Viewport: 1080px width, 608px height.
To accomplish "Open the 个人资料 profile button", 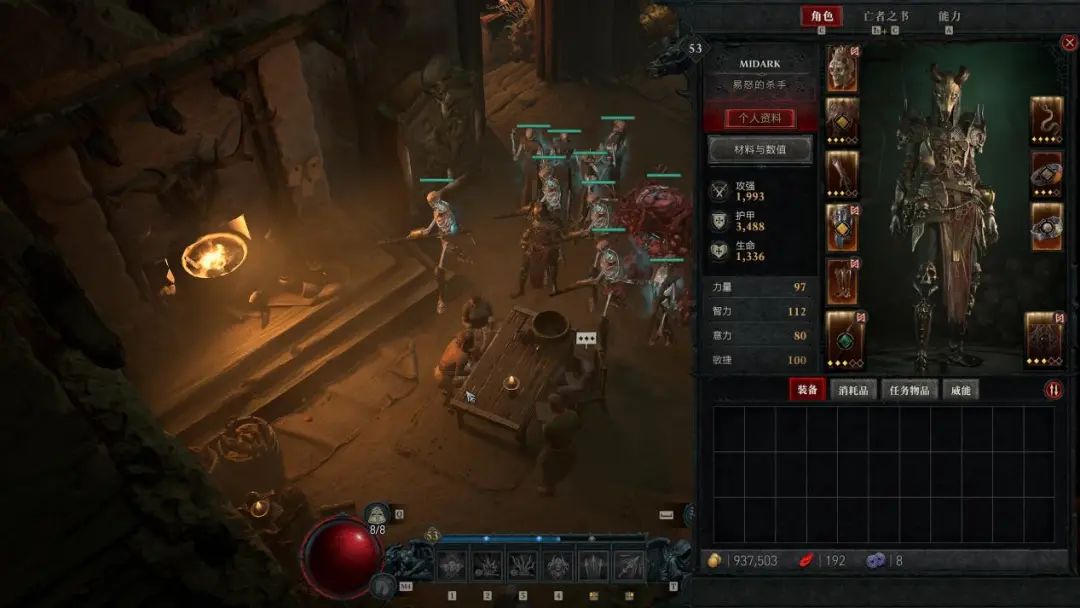I will click(760, 118).
